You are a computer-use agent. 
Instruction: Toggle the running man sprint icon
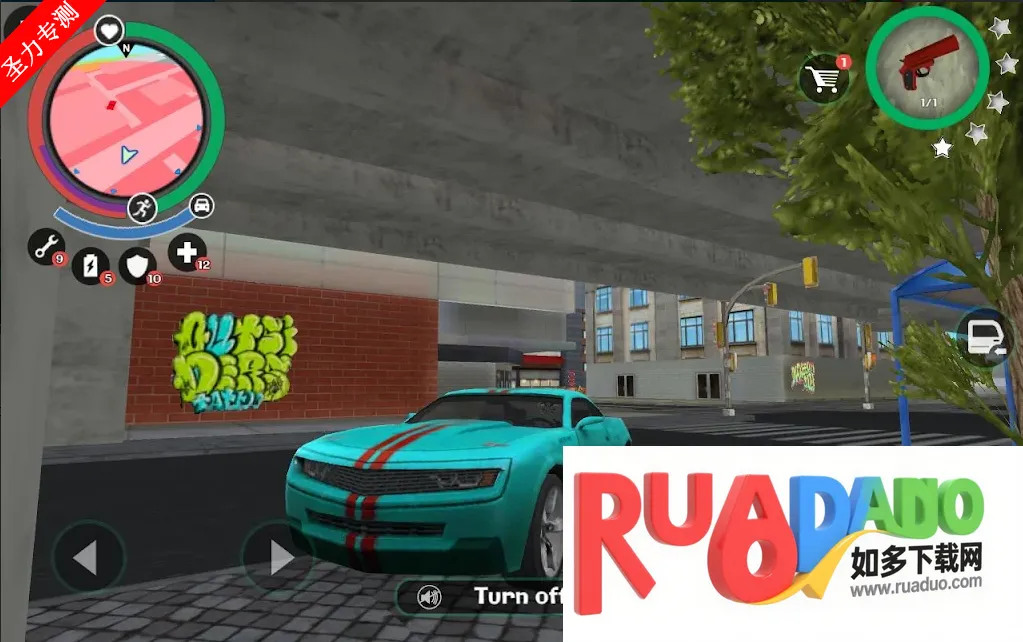point(142,207)
